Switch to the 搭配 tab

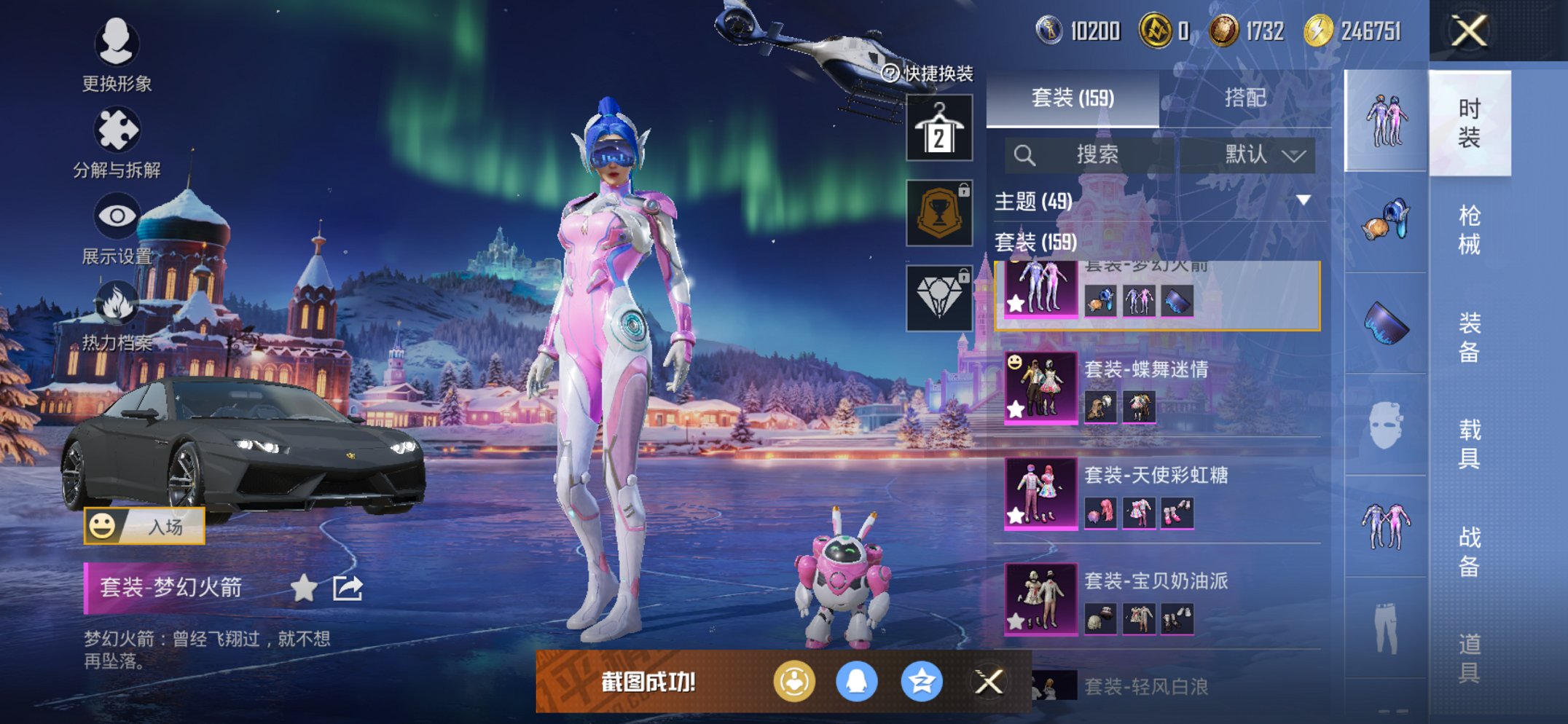pos(1244,98)
